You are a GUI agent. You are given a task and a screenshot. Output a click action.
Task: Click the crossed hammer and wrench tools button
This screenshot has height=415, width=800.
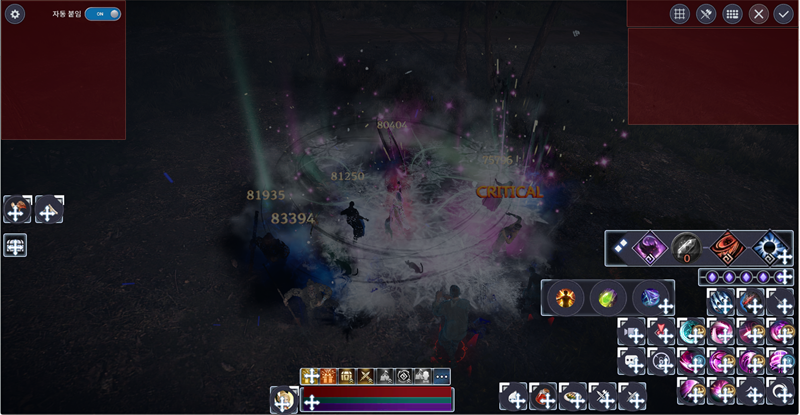point(706,14)
